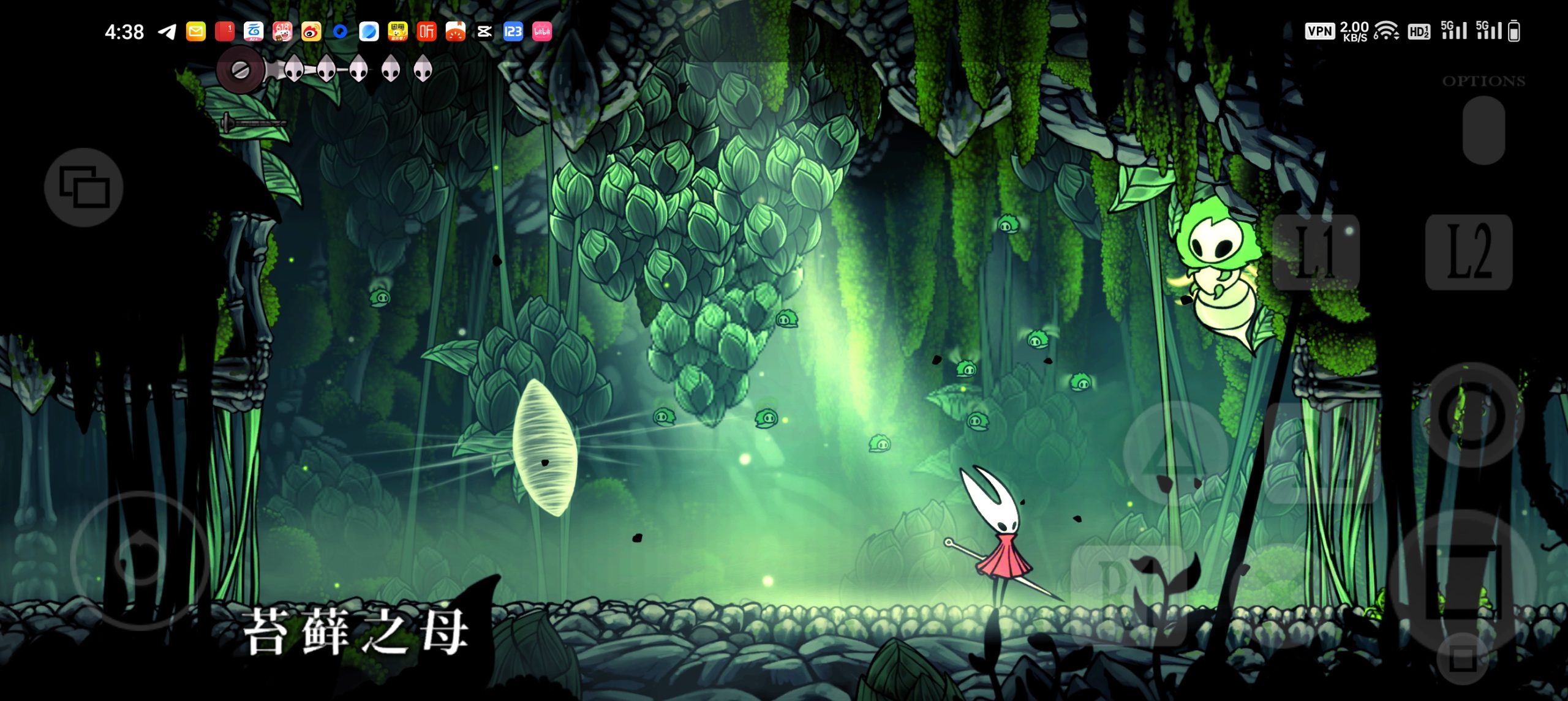Viewport: 1568px width, 701px height.
Task: Tap the circle touch button
Action: [x=1472, y=416]
